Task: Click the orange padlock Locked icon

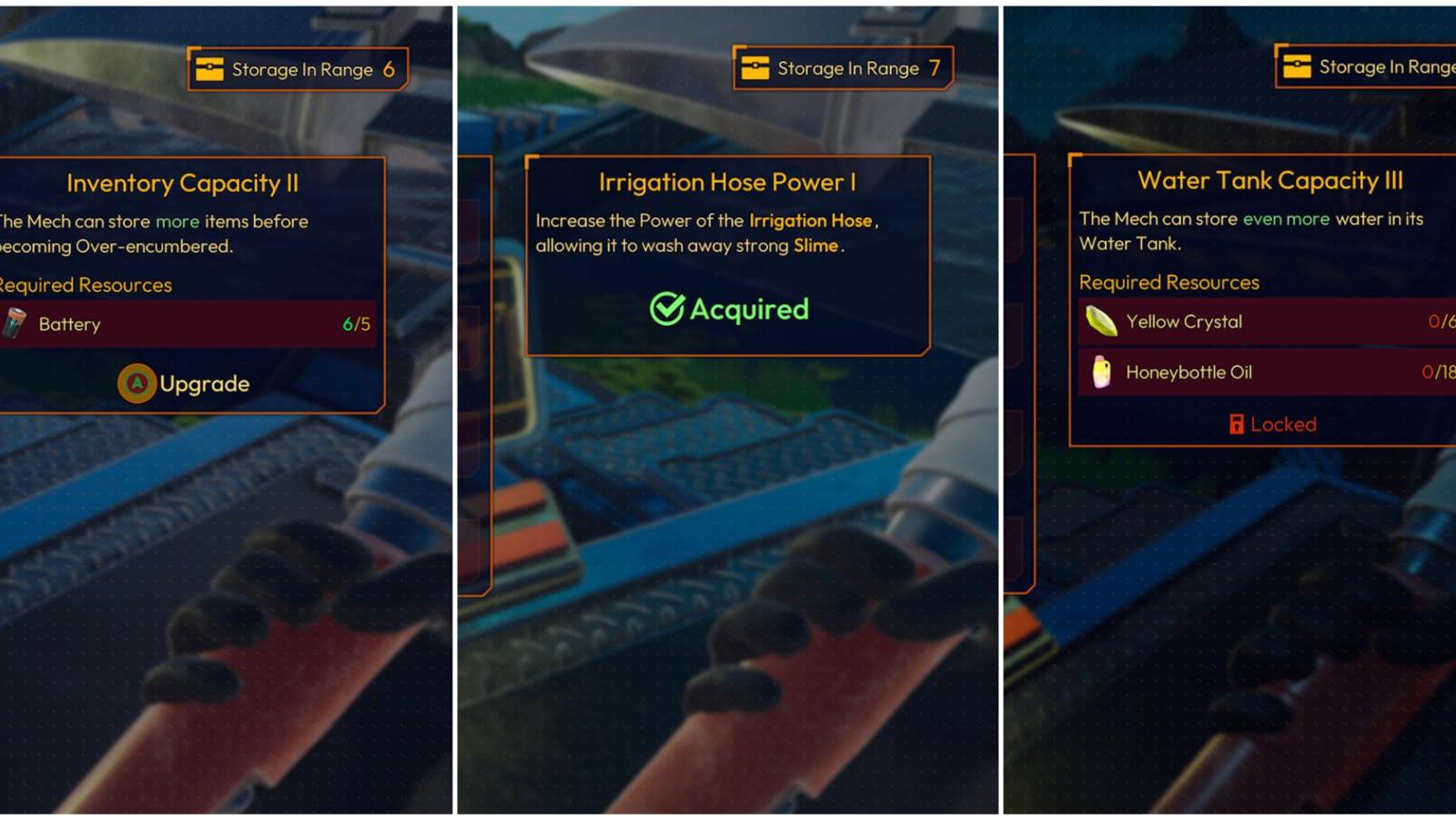Action: pos(1239,424)
